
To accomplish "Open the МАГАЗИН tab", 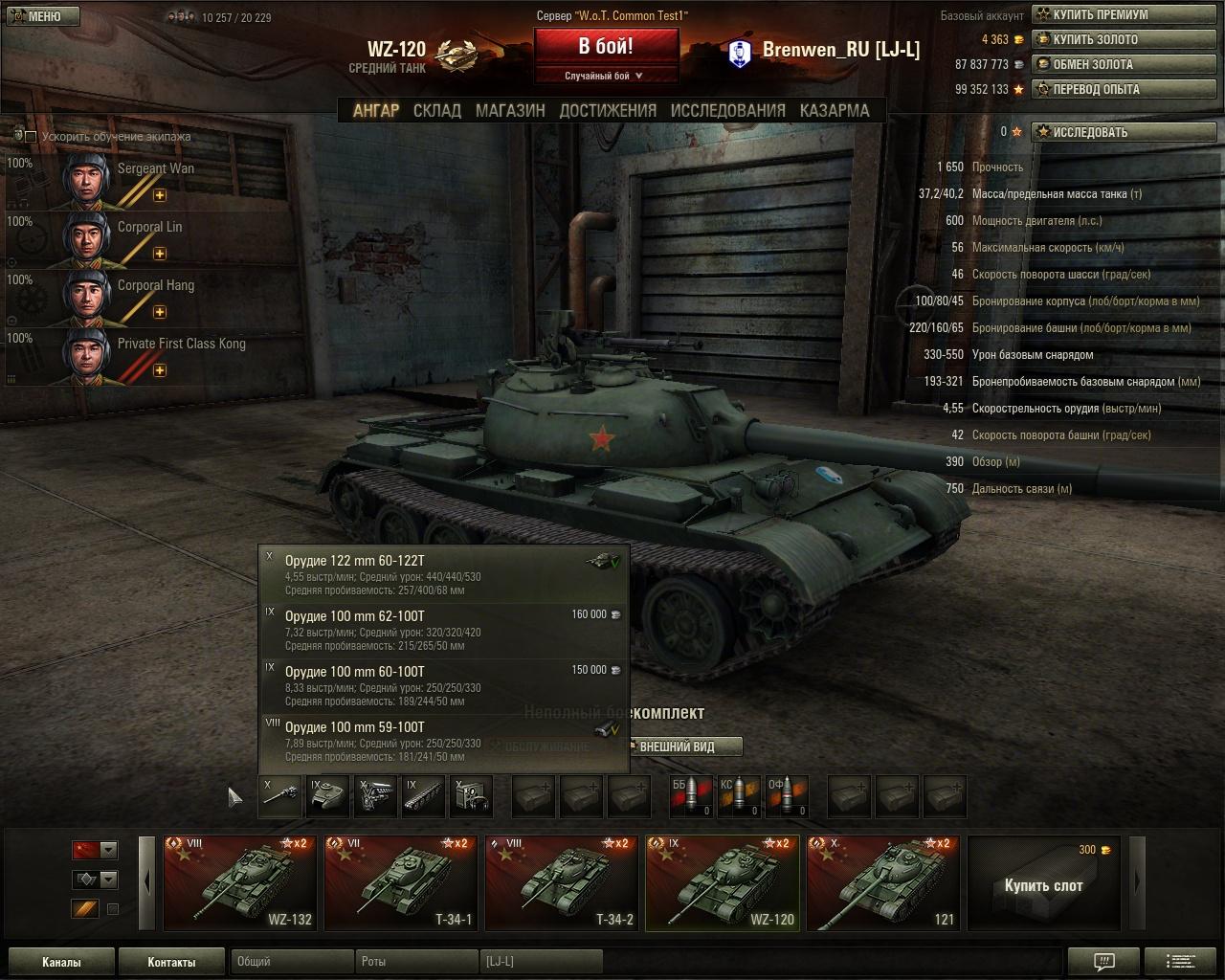I will (510, 111).
